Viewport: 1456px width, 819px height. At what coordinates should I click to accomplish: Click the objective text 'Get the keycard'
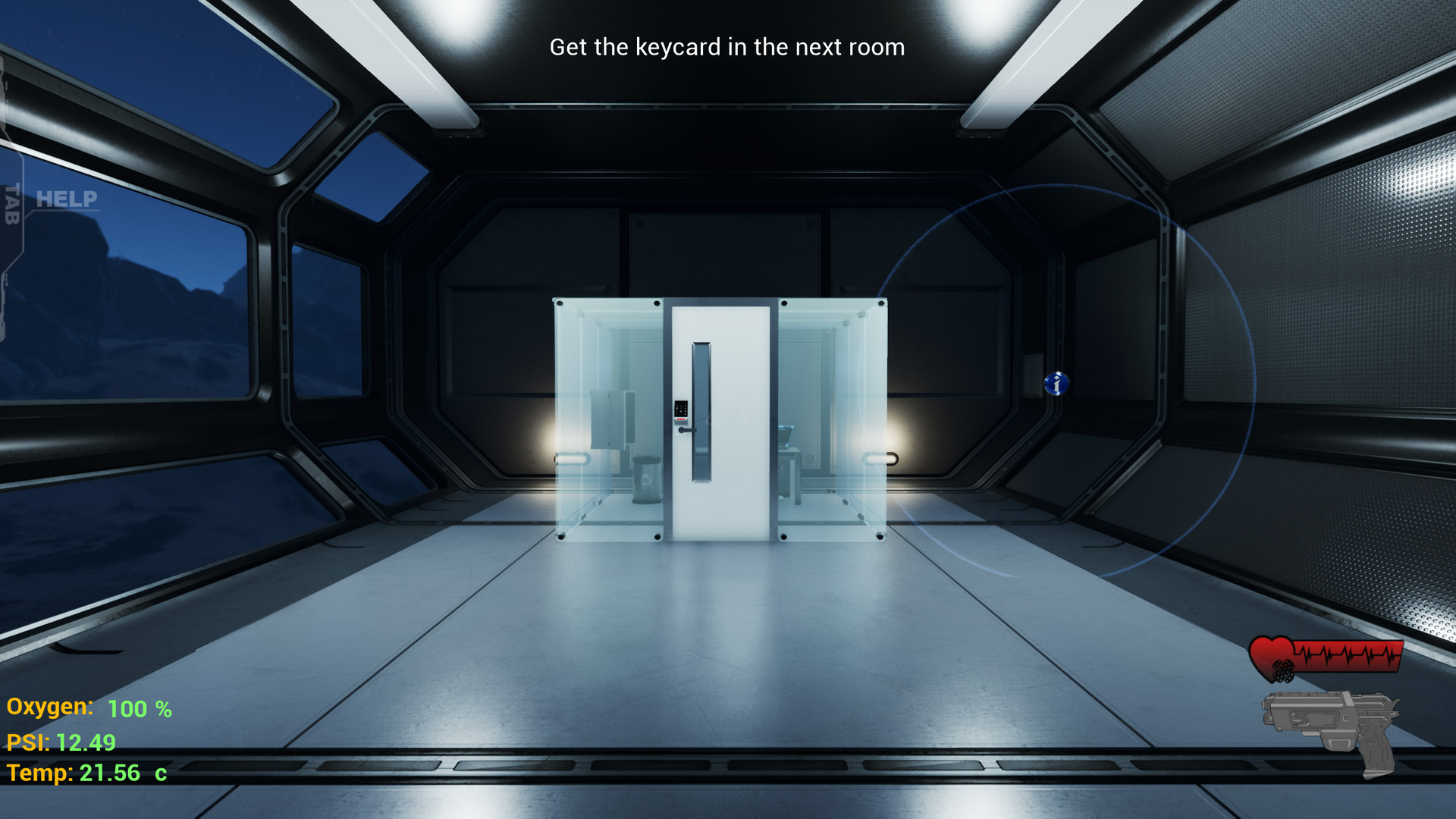point(726,47)
